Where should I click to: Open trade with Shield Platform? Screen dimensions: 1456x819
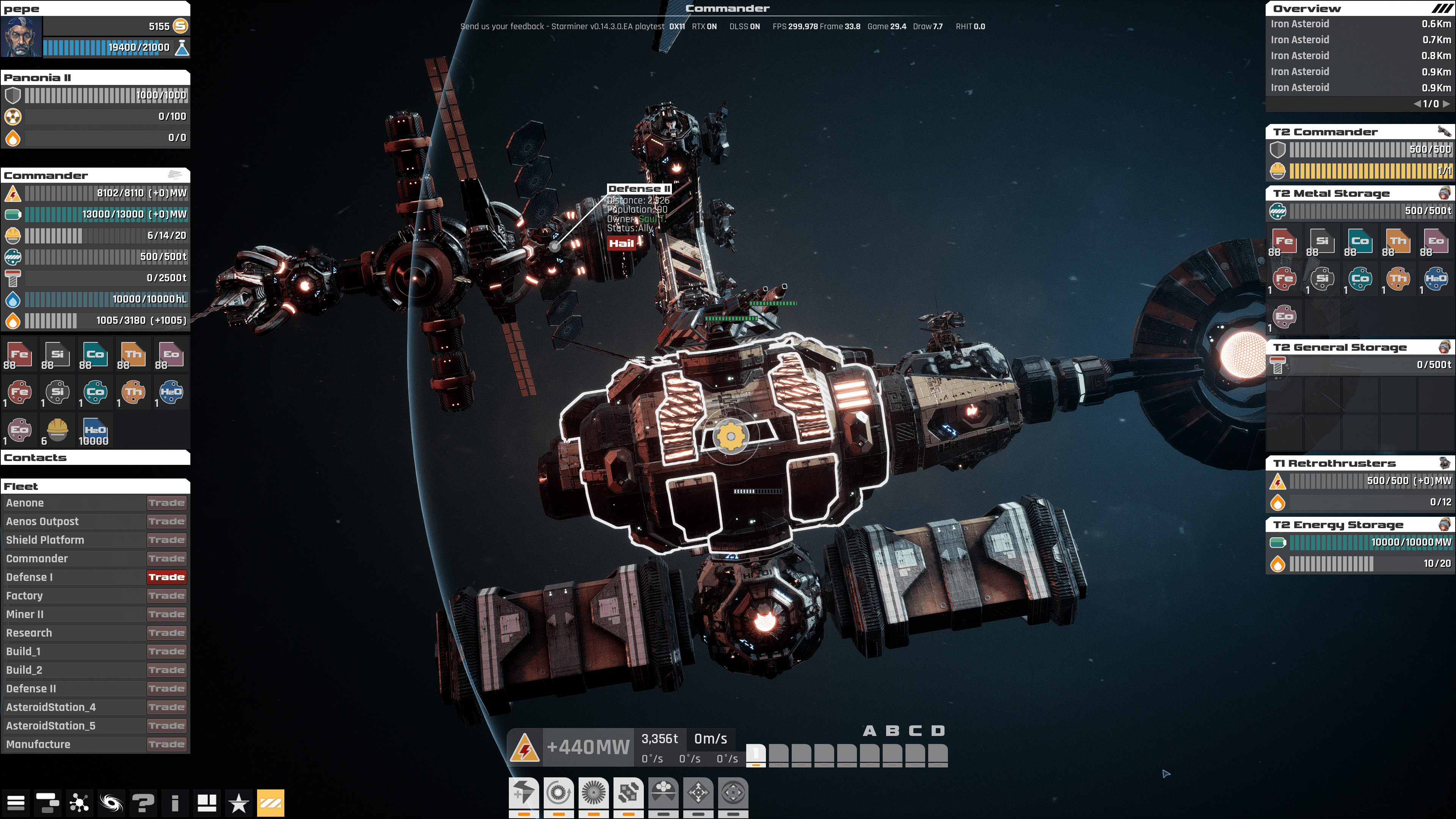point(166,540)
